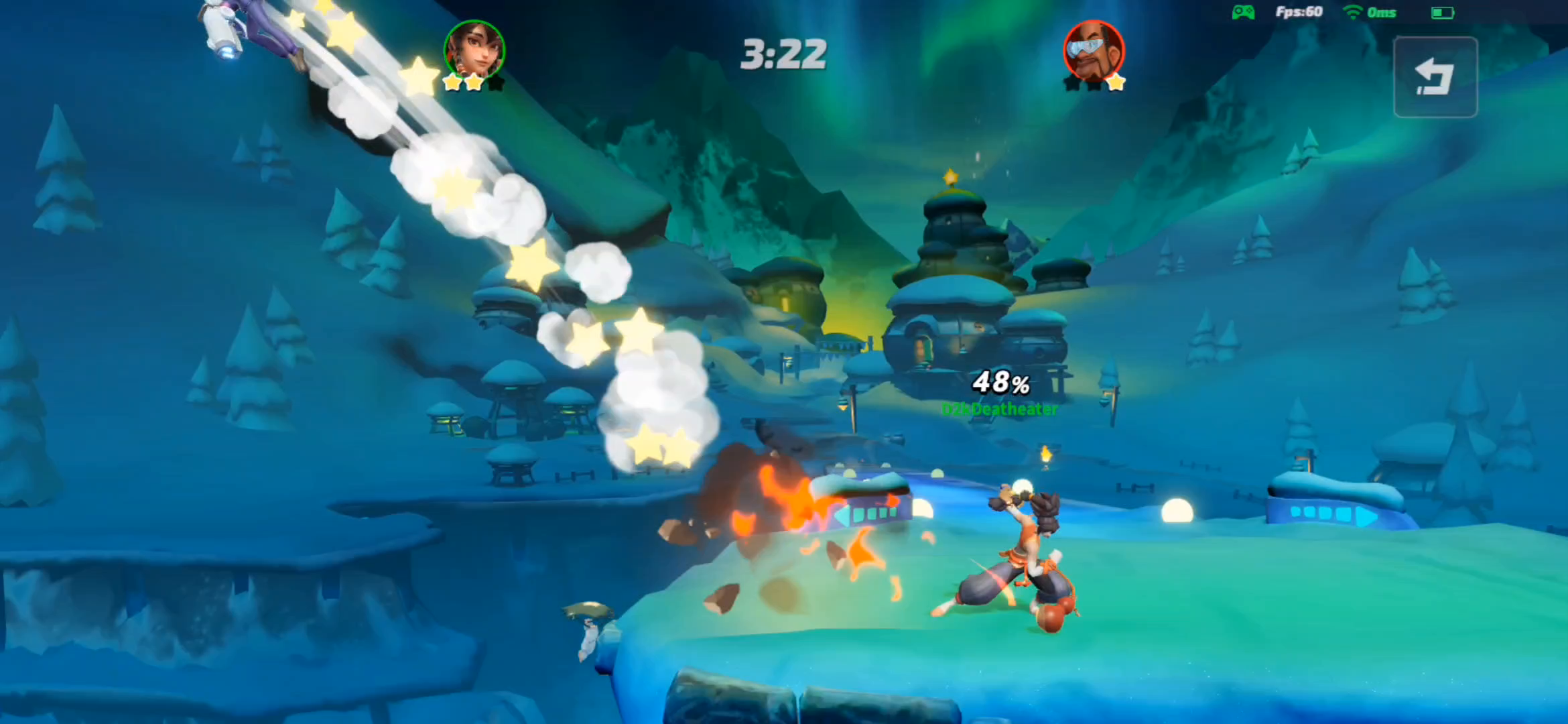The image size is (1568, 724).
Task: Select the red-ringed goggles fighter portrait
Action: coord(1094,50)
